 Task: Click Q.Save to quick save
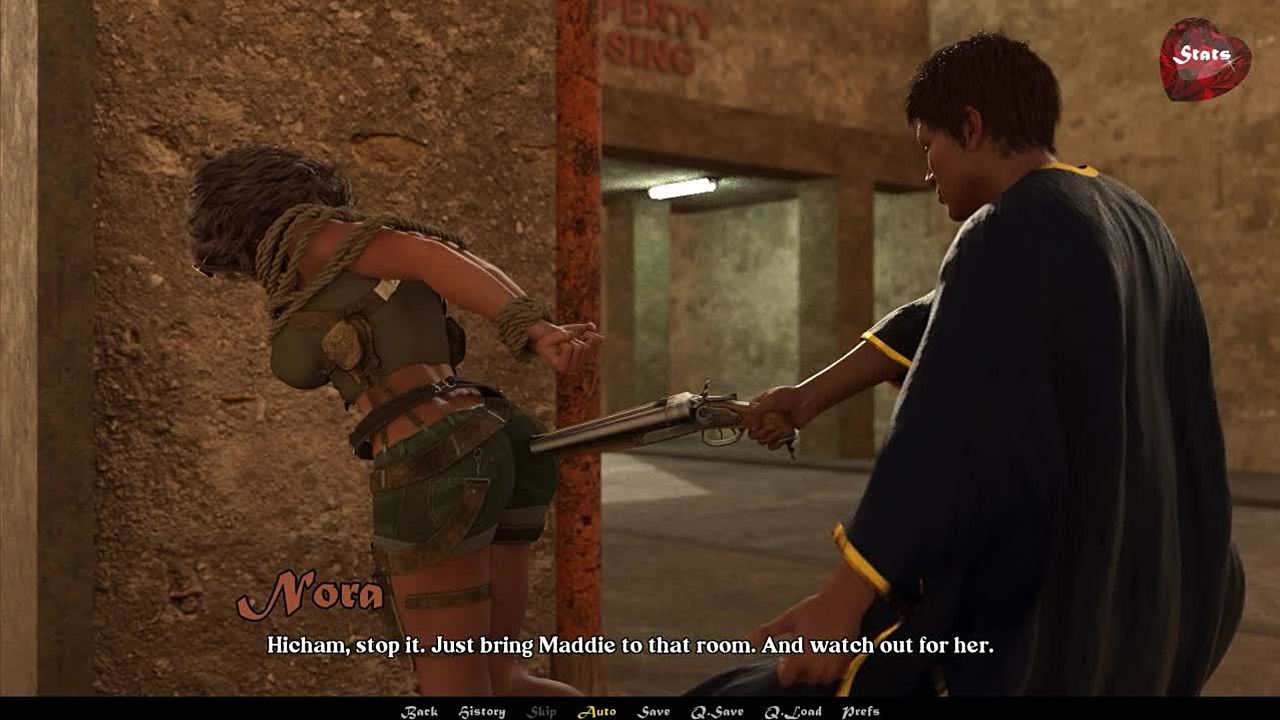717,711
